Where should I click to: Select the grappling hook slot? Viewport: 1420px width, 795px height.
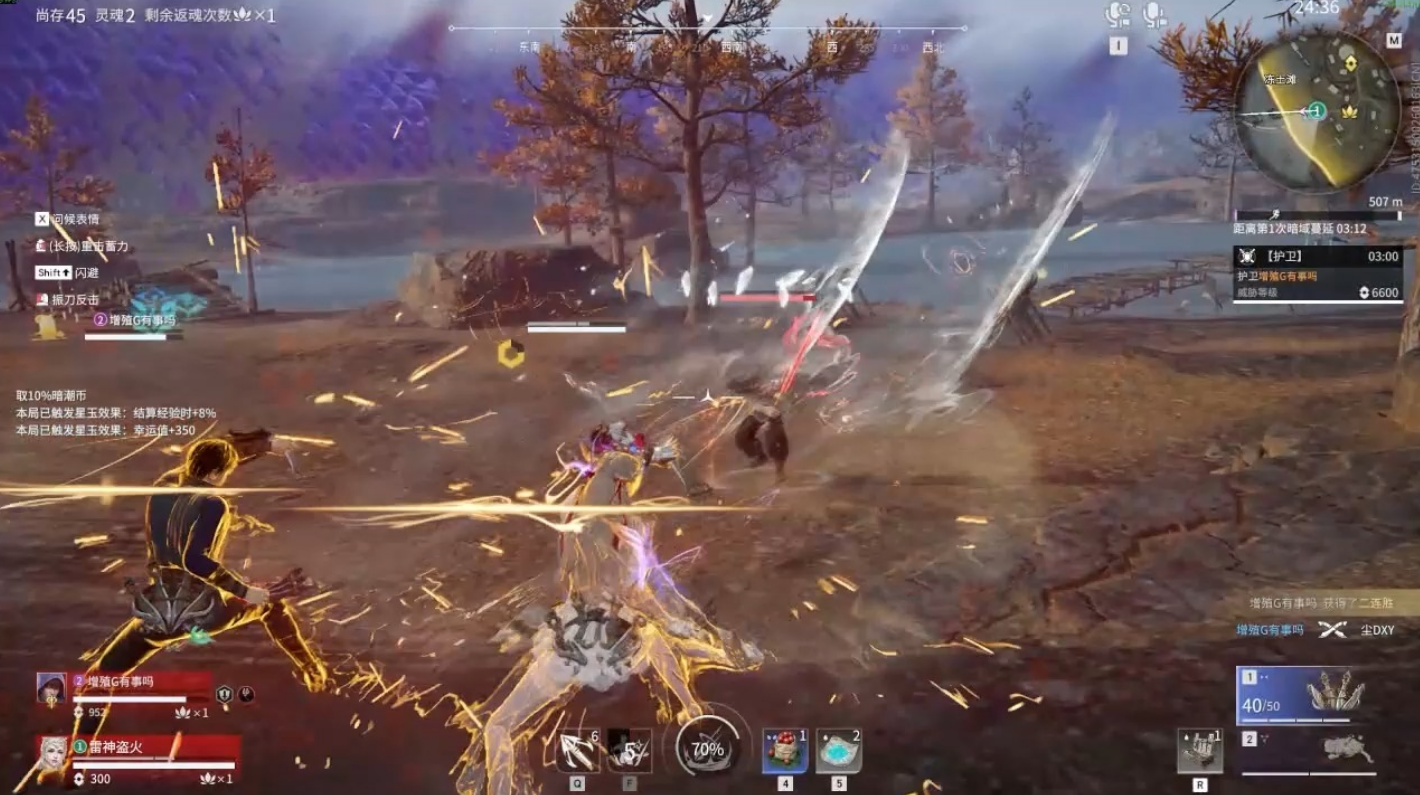[x=579, y=750]
